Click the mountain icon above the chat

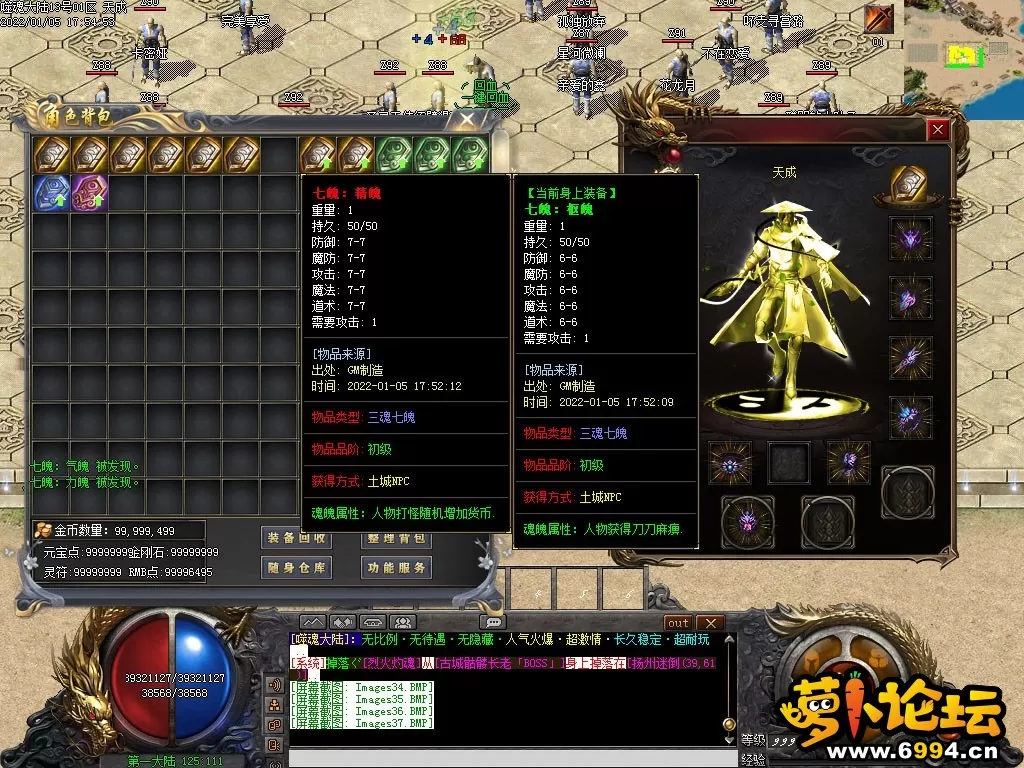click(313, 623)
